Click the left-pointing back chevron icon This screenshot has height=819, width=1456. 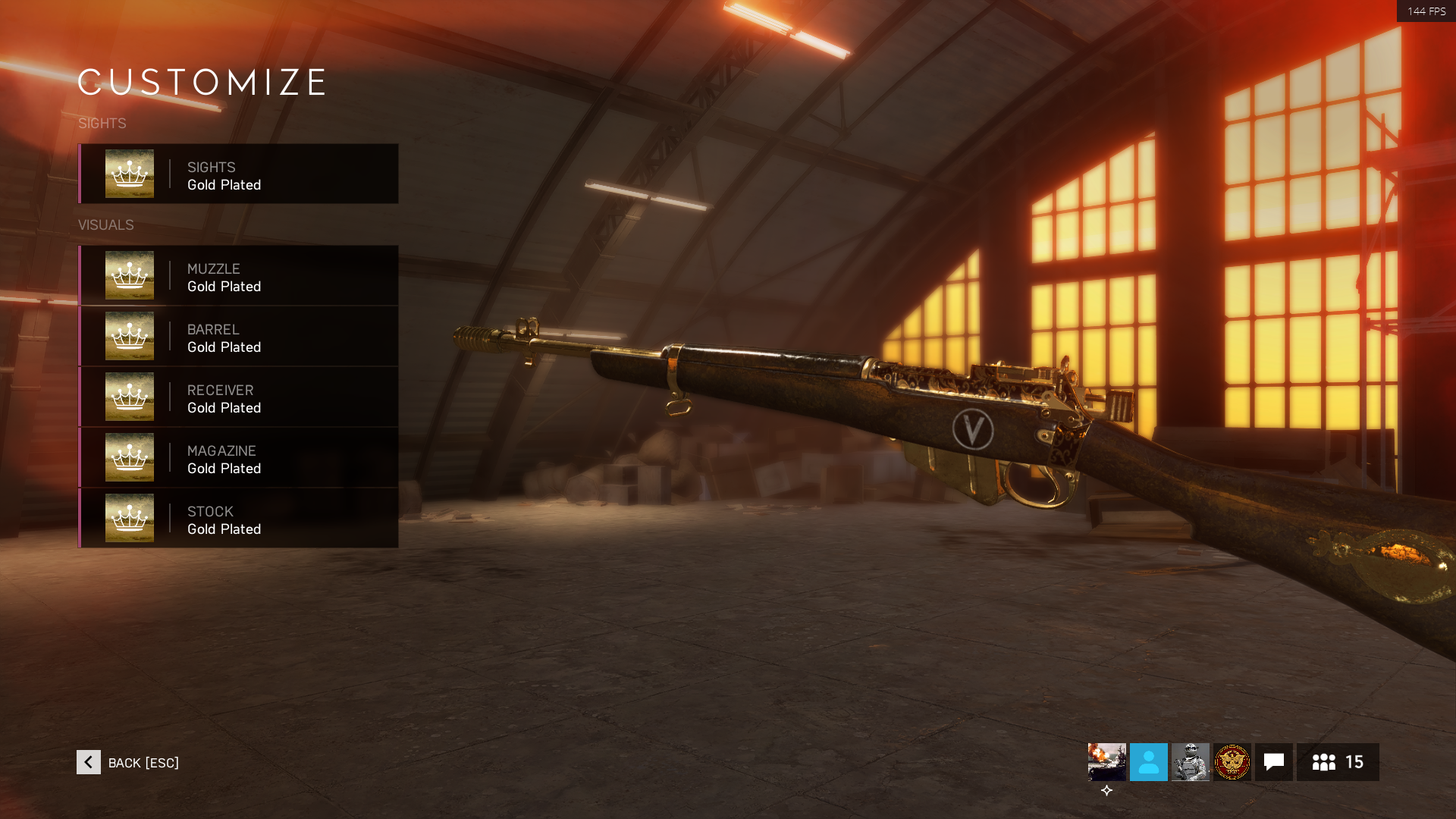pyautogui.click(x=88, y=762)
